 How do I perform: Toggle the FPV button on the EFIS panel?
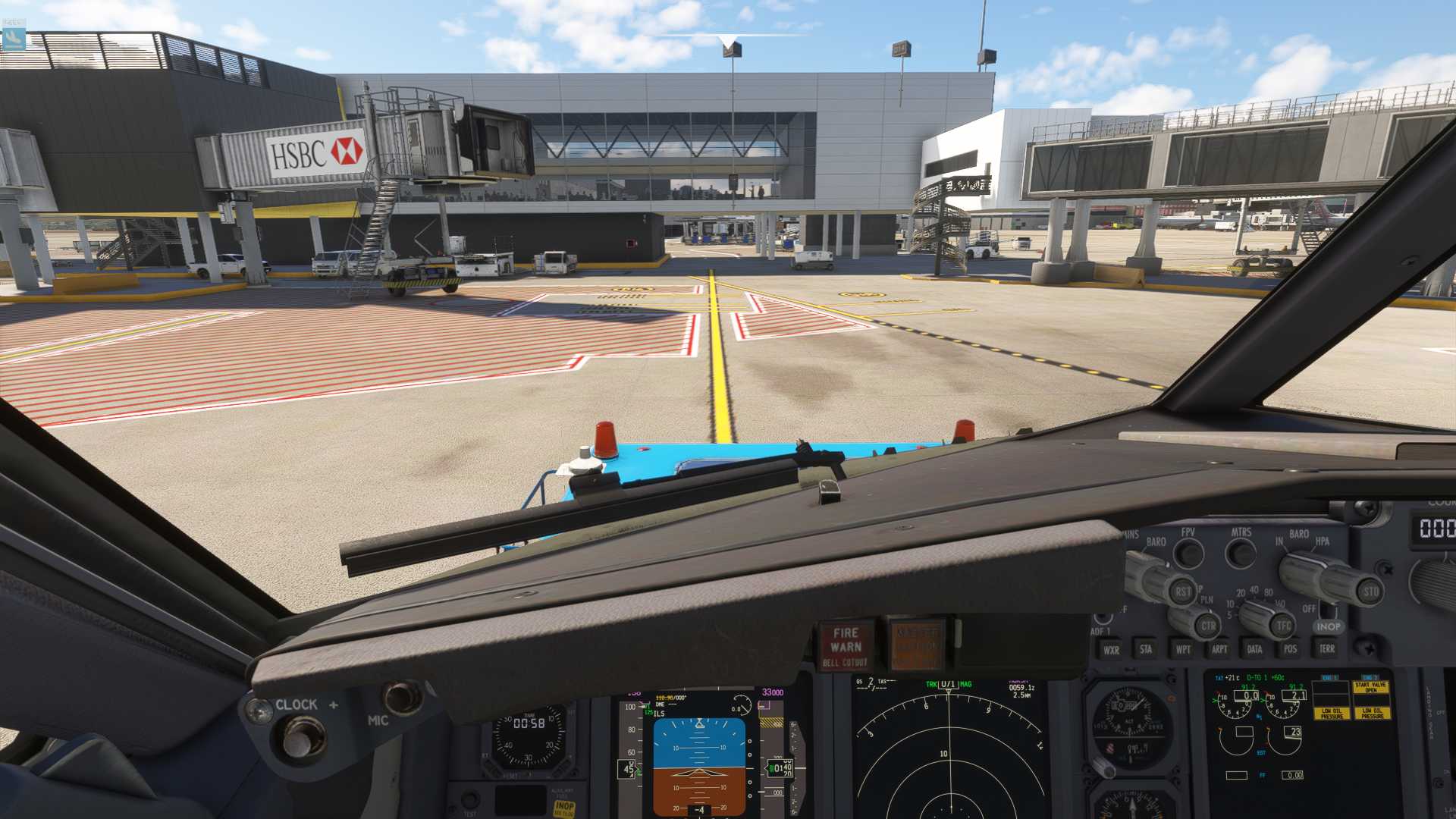point(1189,554)
